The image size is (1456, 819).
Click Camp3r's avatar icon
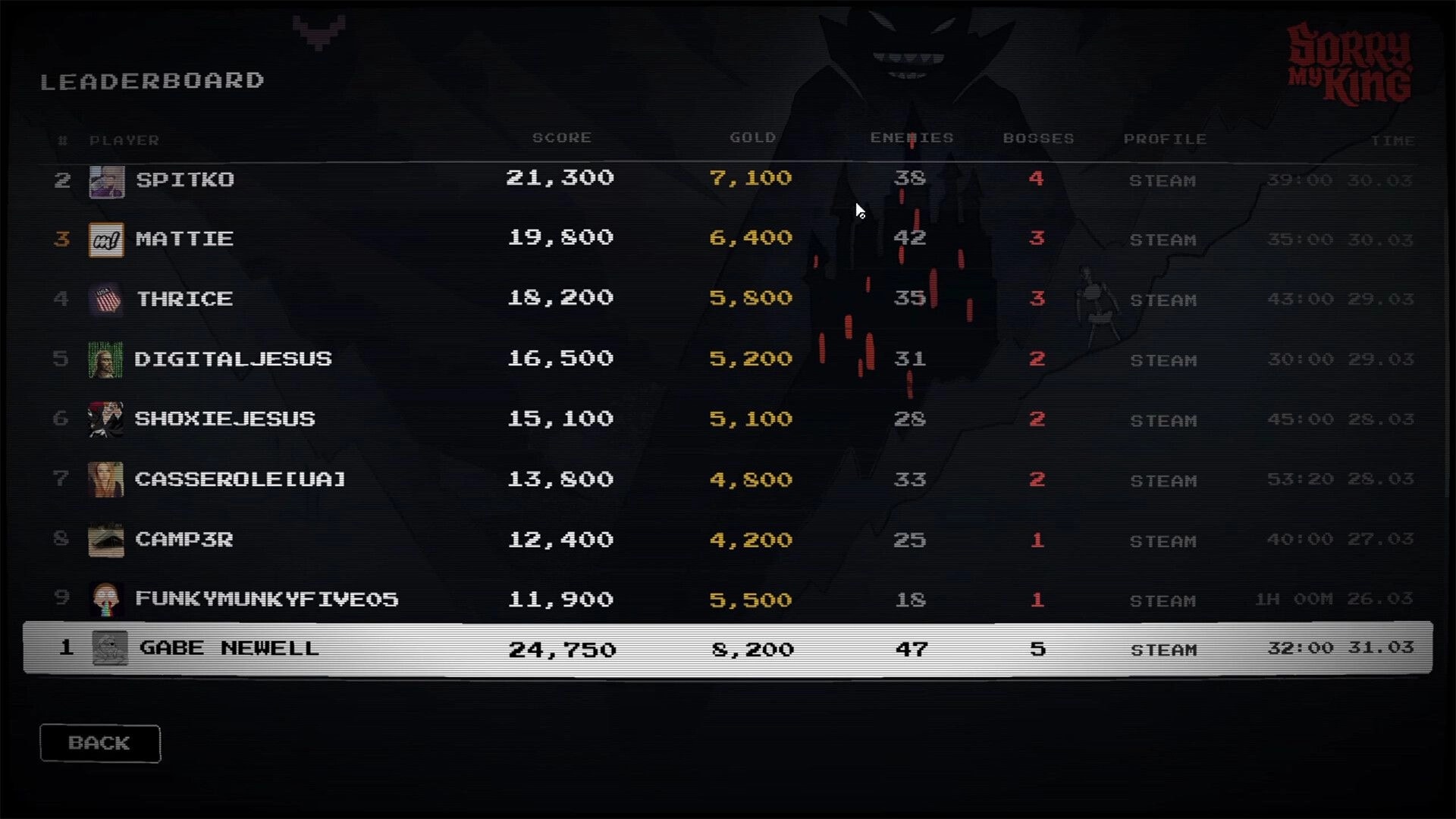click(106, 540)
